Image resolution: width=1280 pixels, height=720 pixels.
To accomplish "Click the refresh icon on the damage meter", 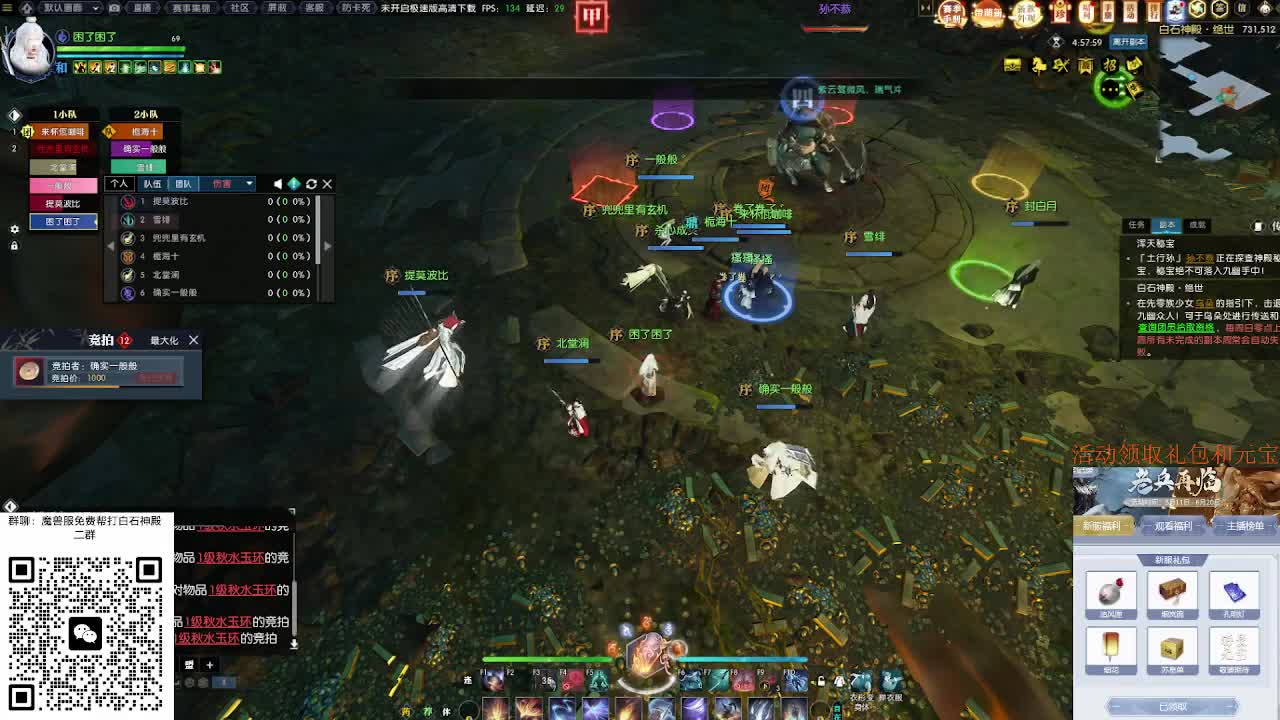I will coord(311,184).
